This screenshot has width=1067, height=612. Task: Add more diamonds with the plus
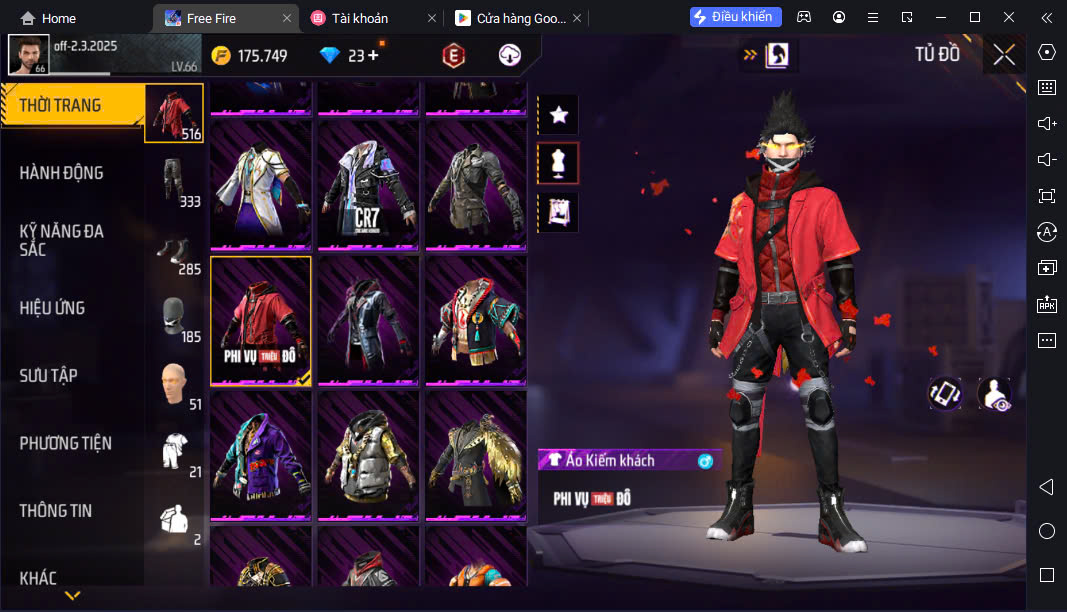click(374, 55)
